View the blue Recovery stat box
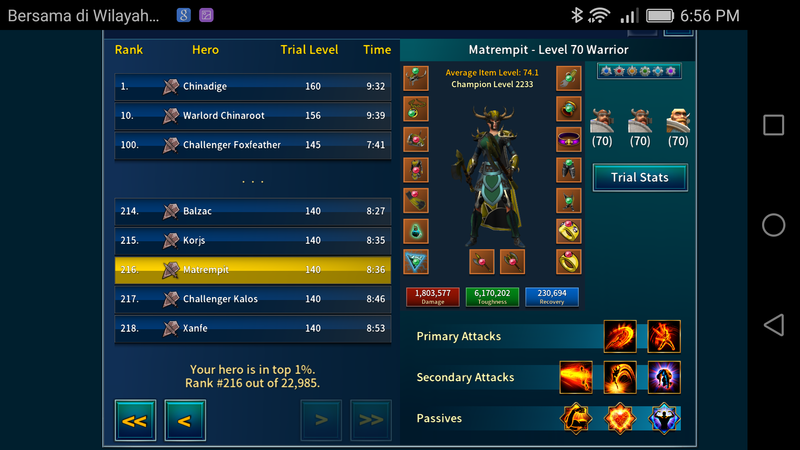Viewport: 800px width, 450px height. (552, 296)
